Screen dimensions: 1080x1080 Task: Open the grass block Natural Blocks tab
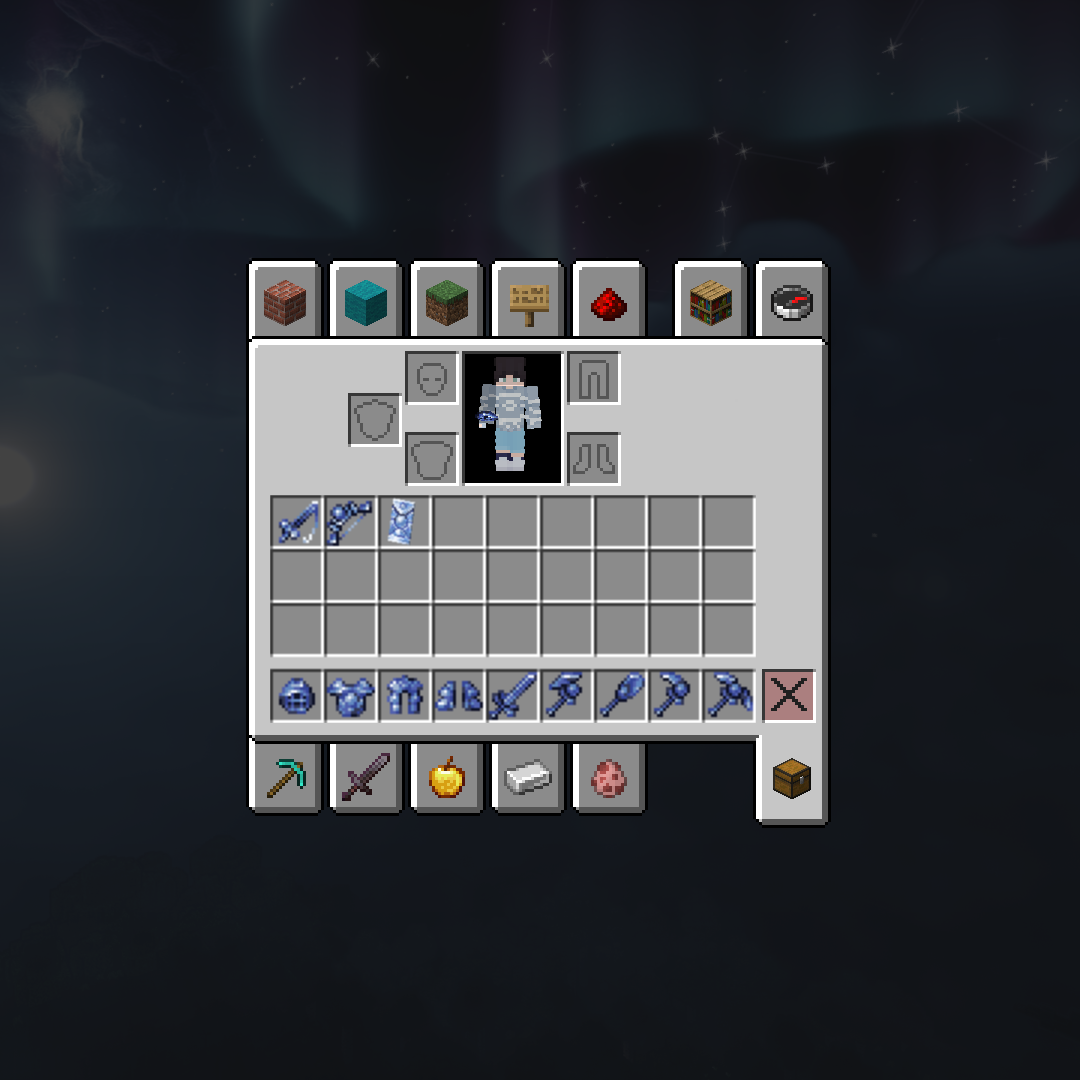click(446, 302)
